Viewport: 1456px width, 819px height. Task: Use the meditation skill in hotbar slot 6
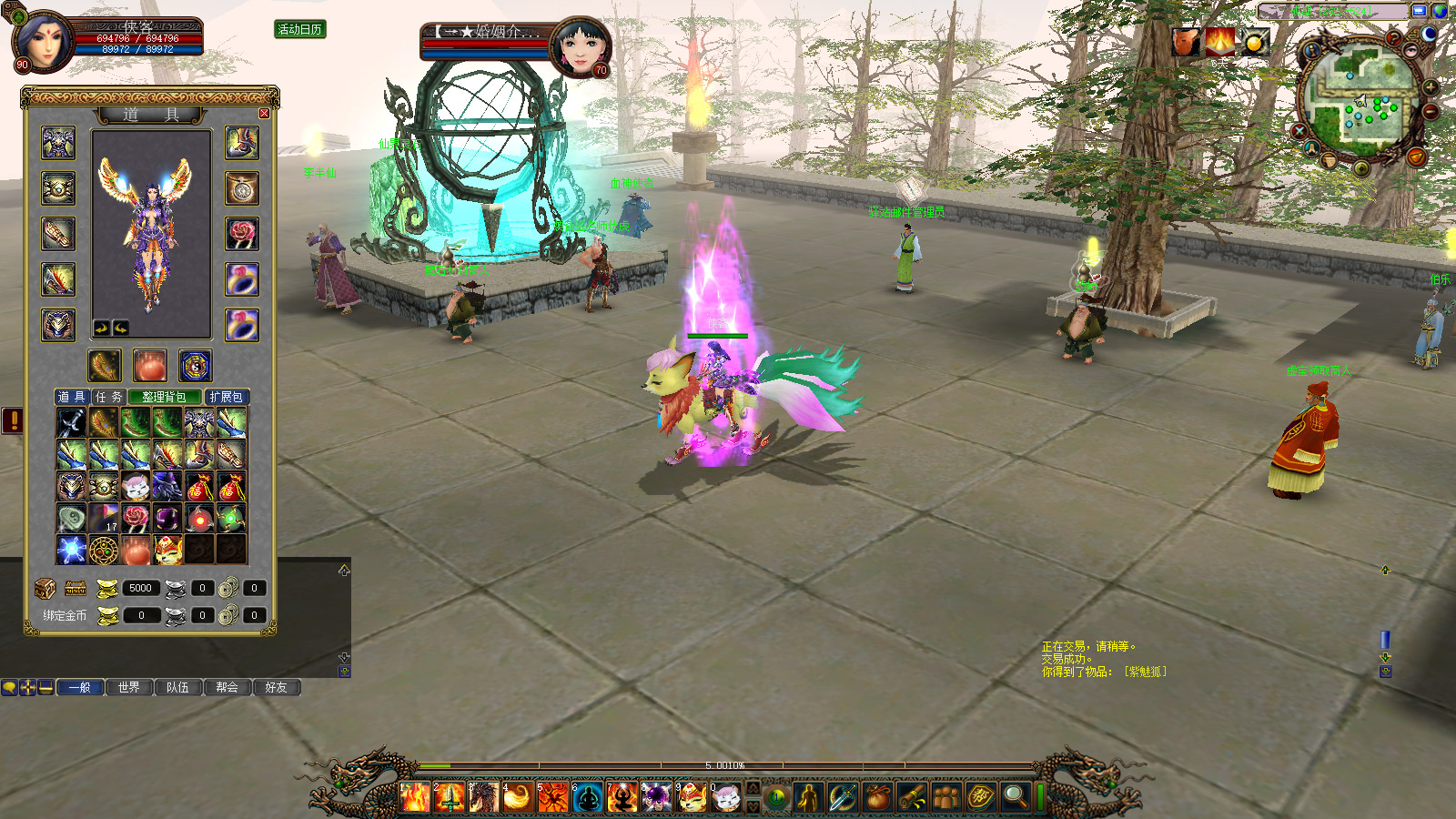[588, 797]
